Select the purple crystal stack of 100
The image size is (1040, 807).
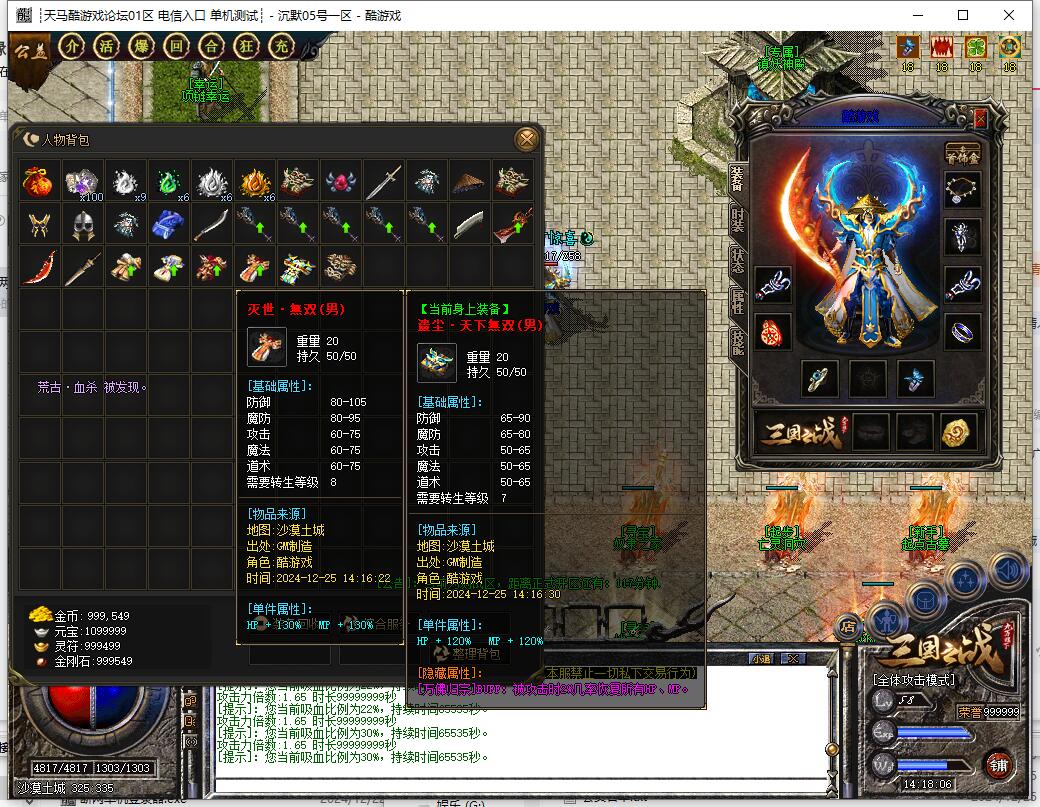83,182
